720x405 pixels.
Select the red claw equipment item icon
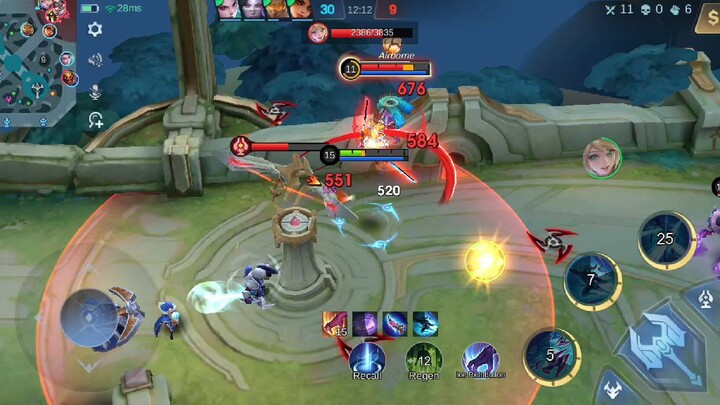pyautogui.click(x=335, y=323)
